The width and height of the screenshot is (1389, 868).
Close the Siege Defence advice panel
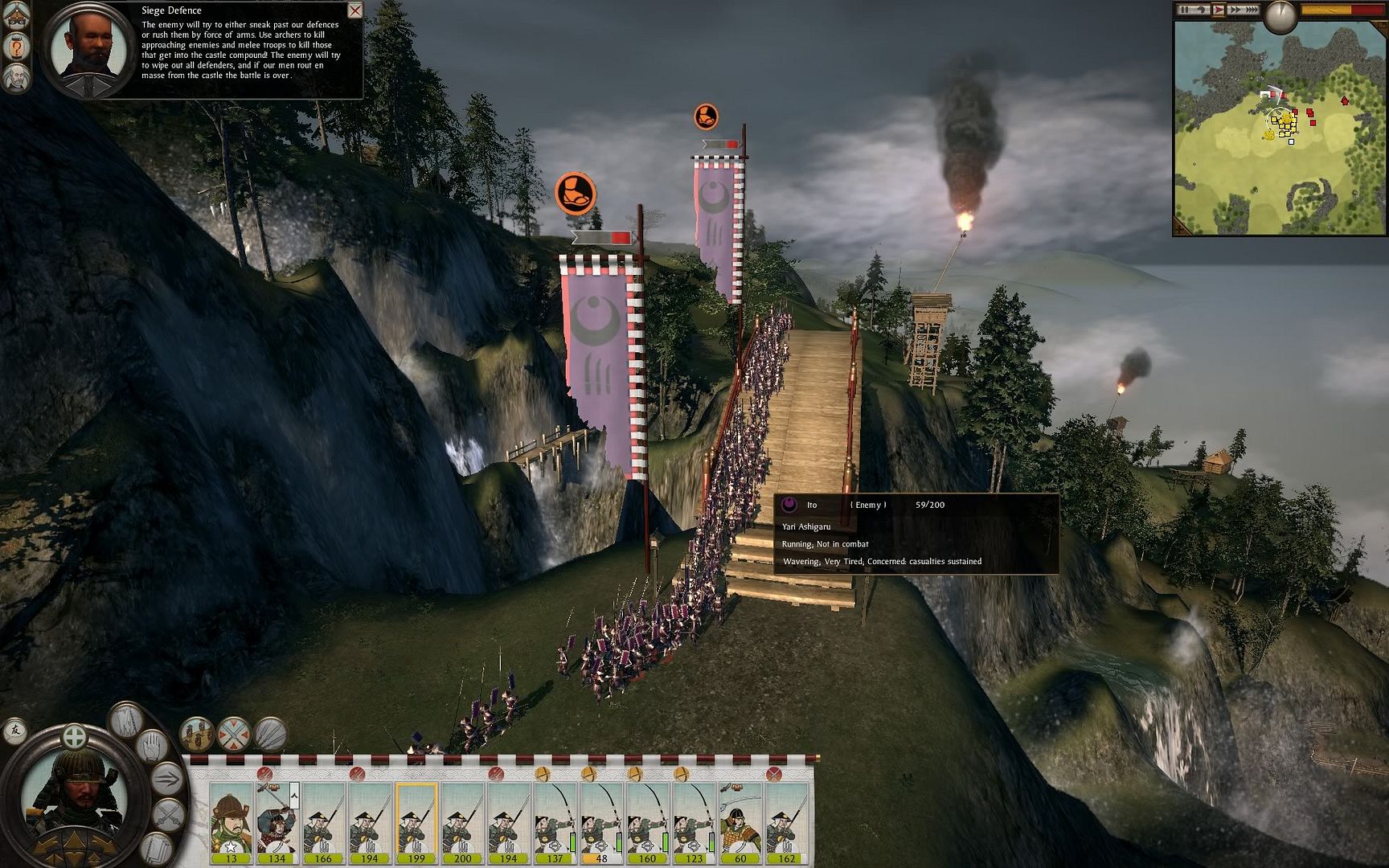point(354,10)
